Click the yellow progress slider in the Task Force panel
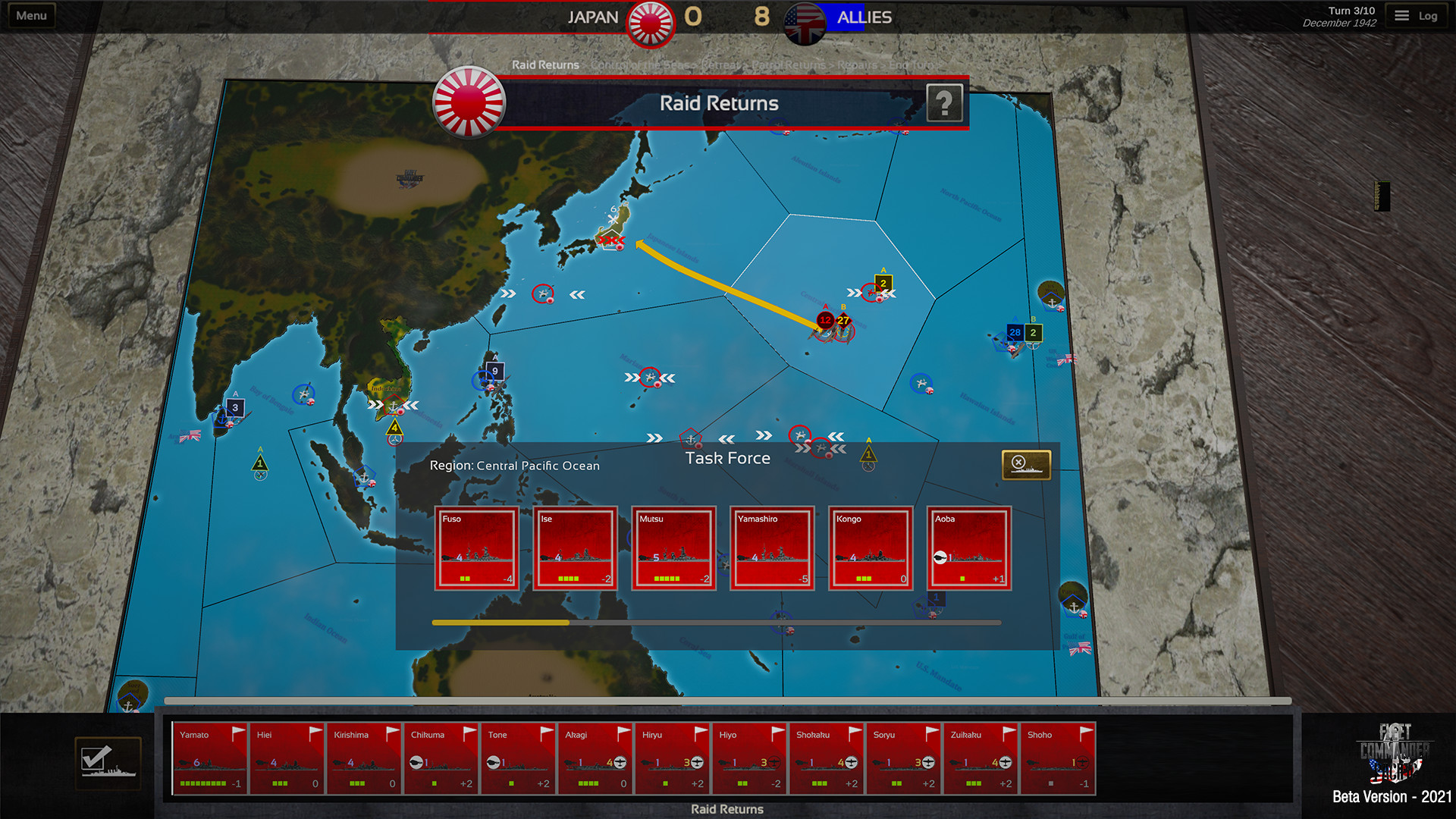 500,621
